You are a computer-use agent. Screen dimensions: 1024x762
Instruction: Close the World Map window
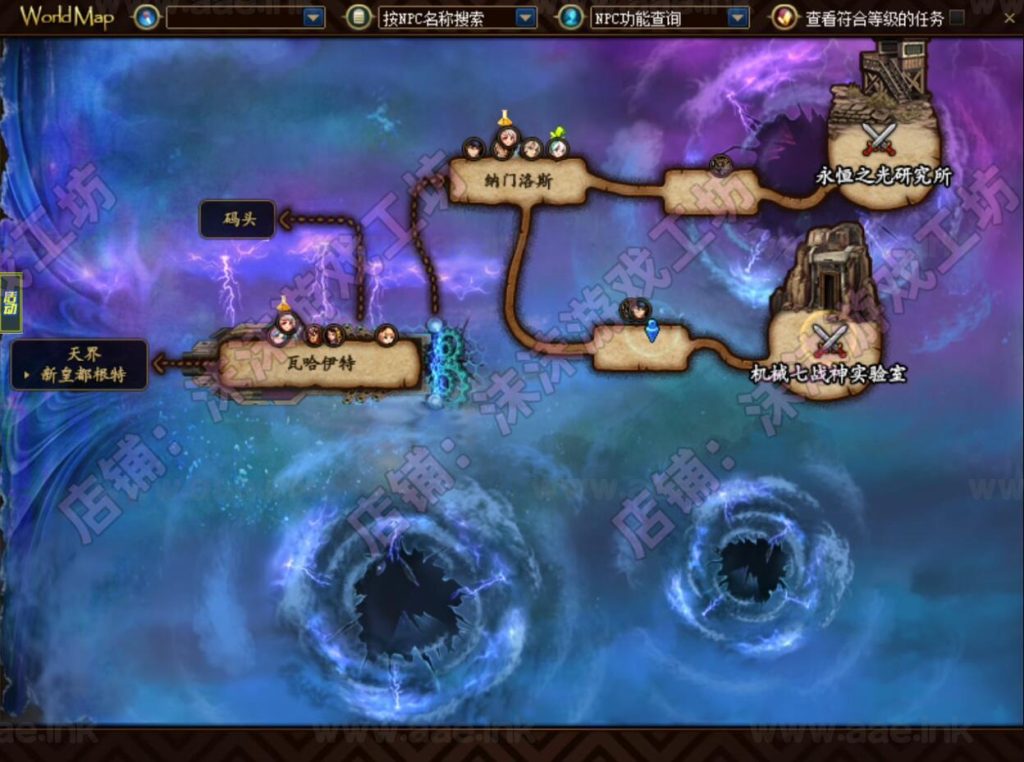(x=1009, y=17)
